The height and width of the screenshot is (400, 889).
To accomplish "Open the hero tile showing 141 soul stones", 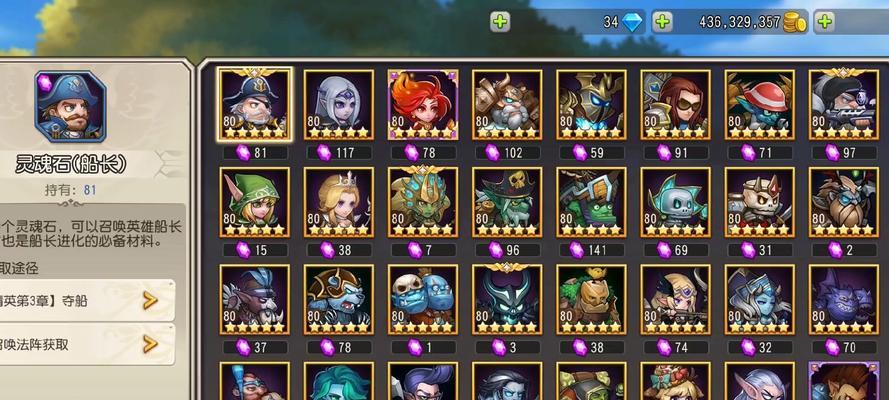I will coord(591,202).
